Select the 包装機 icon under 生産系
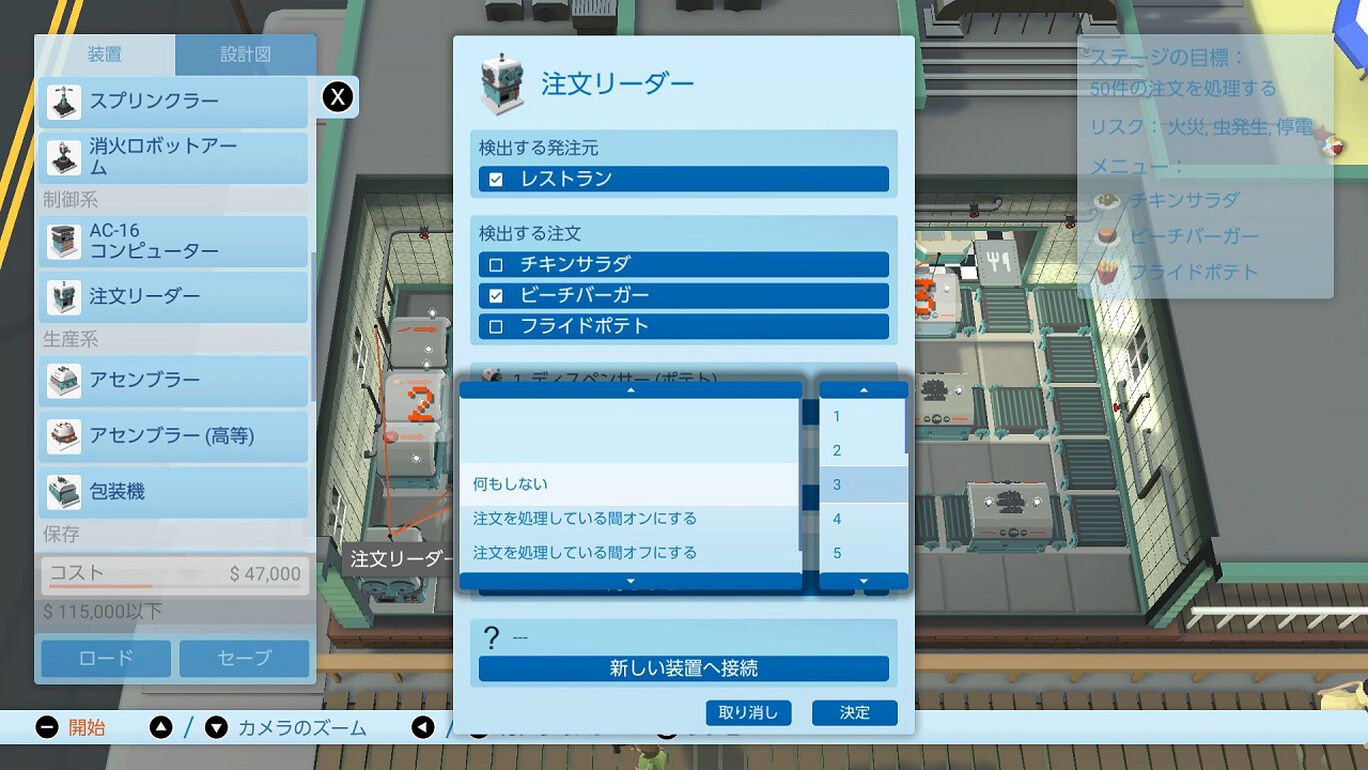The height and width of the screenshot is (770, 1368). 65,491
